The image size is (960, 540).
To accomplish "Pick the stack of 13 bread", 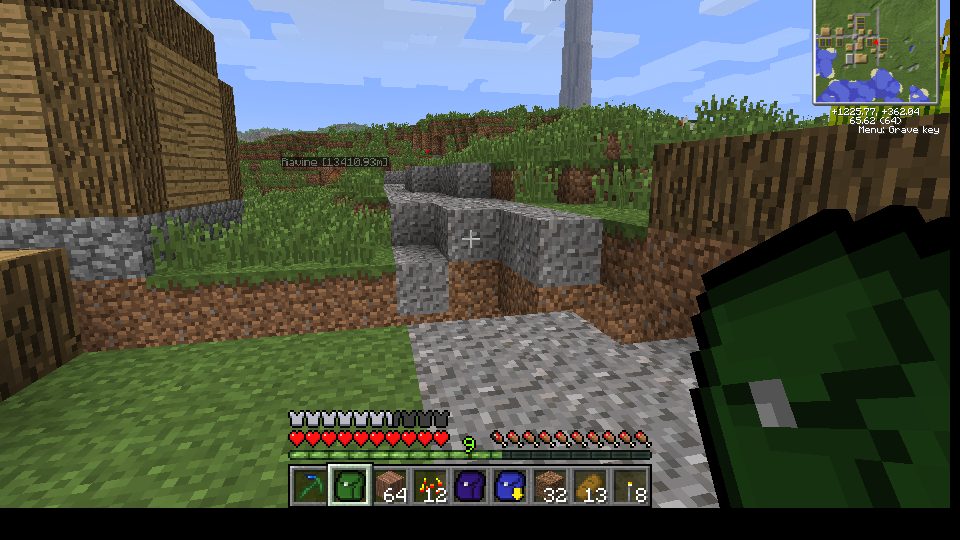I will click(x=590, y=486).
